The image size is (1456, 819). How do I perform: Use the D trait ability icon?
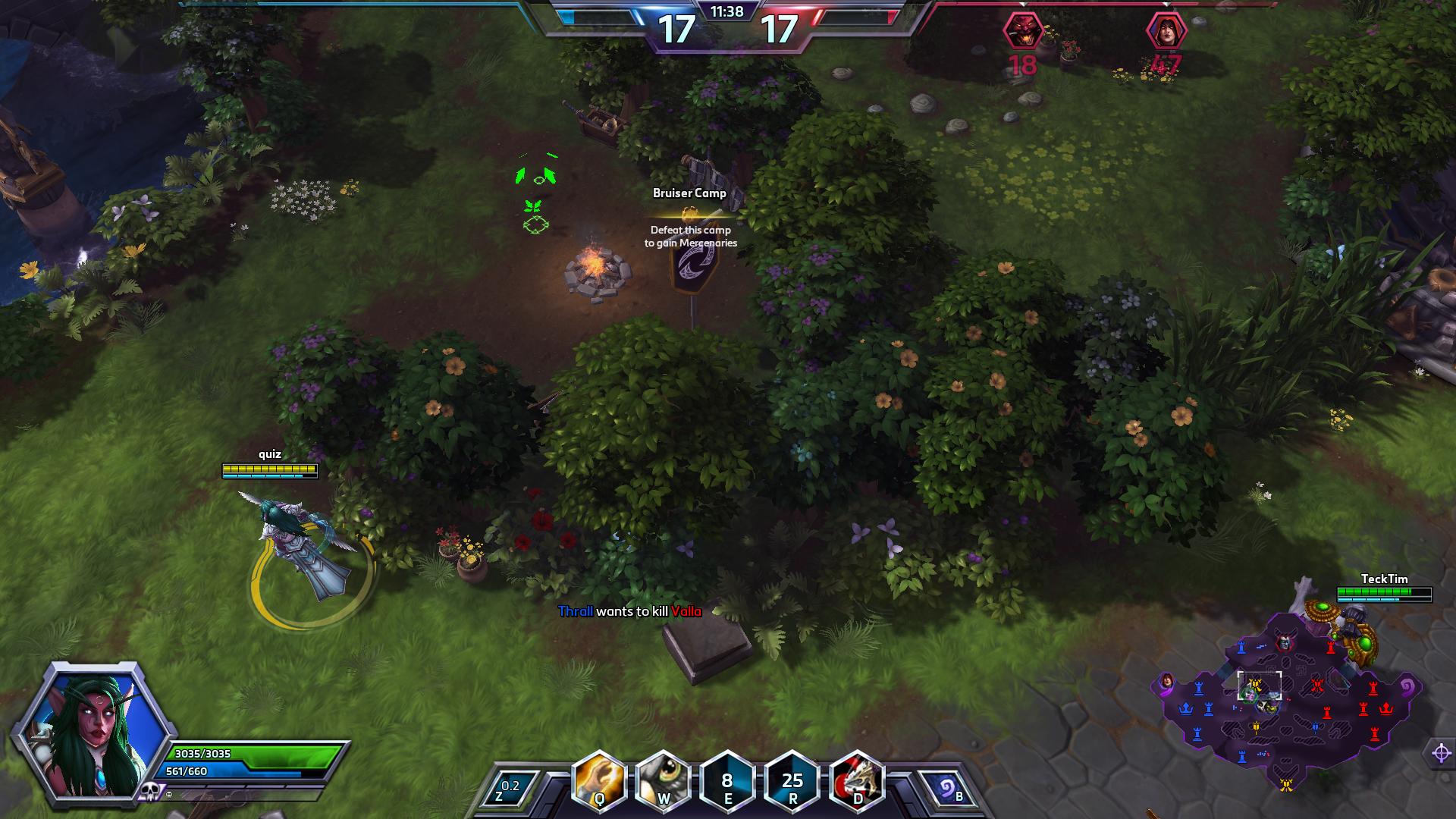(857, 781)
